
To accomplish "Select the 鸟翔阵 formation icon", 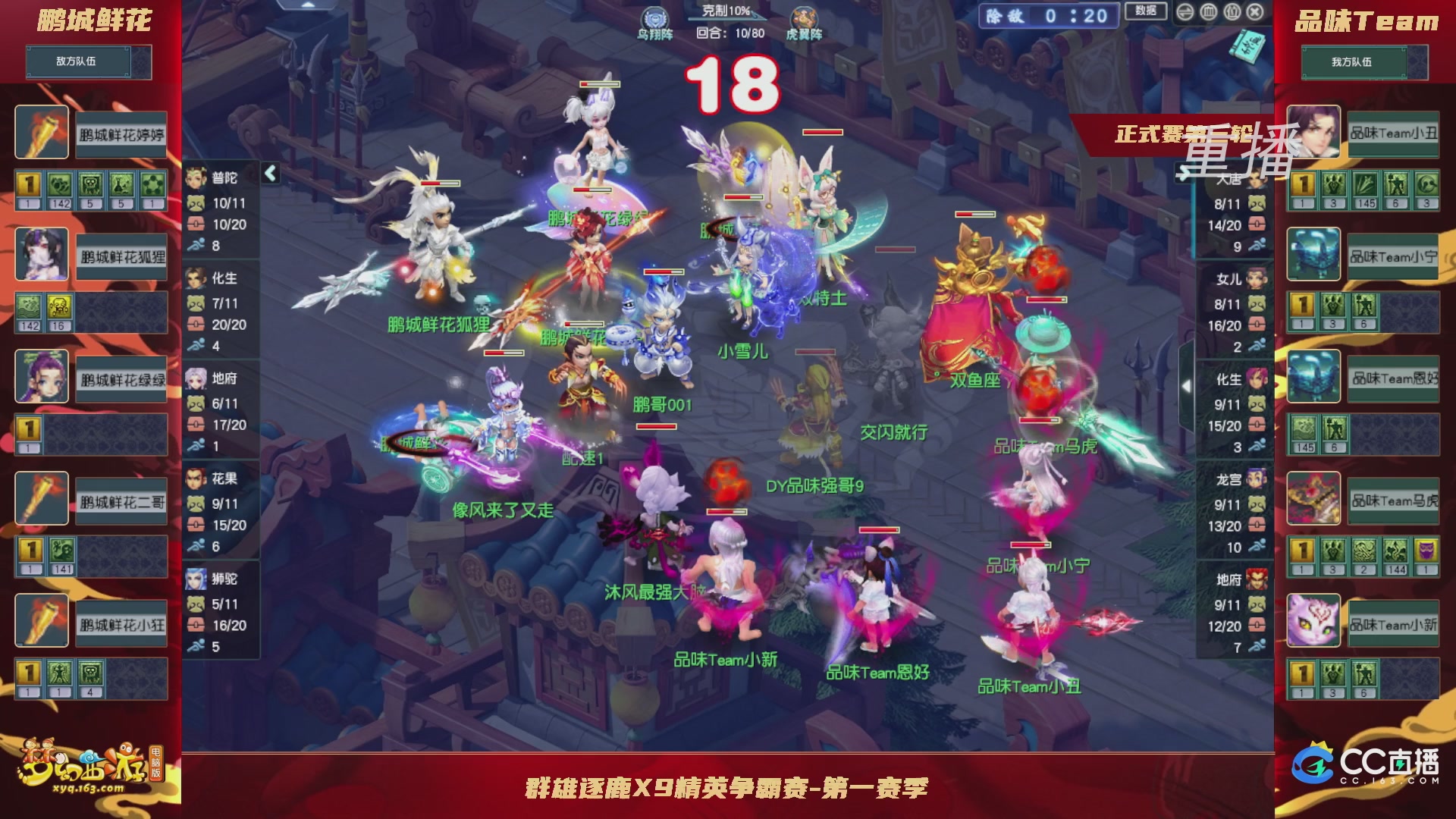I will coord(657,17).
